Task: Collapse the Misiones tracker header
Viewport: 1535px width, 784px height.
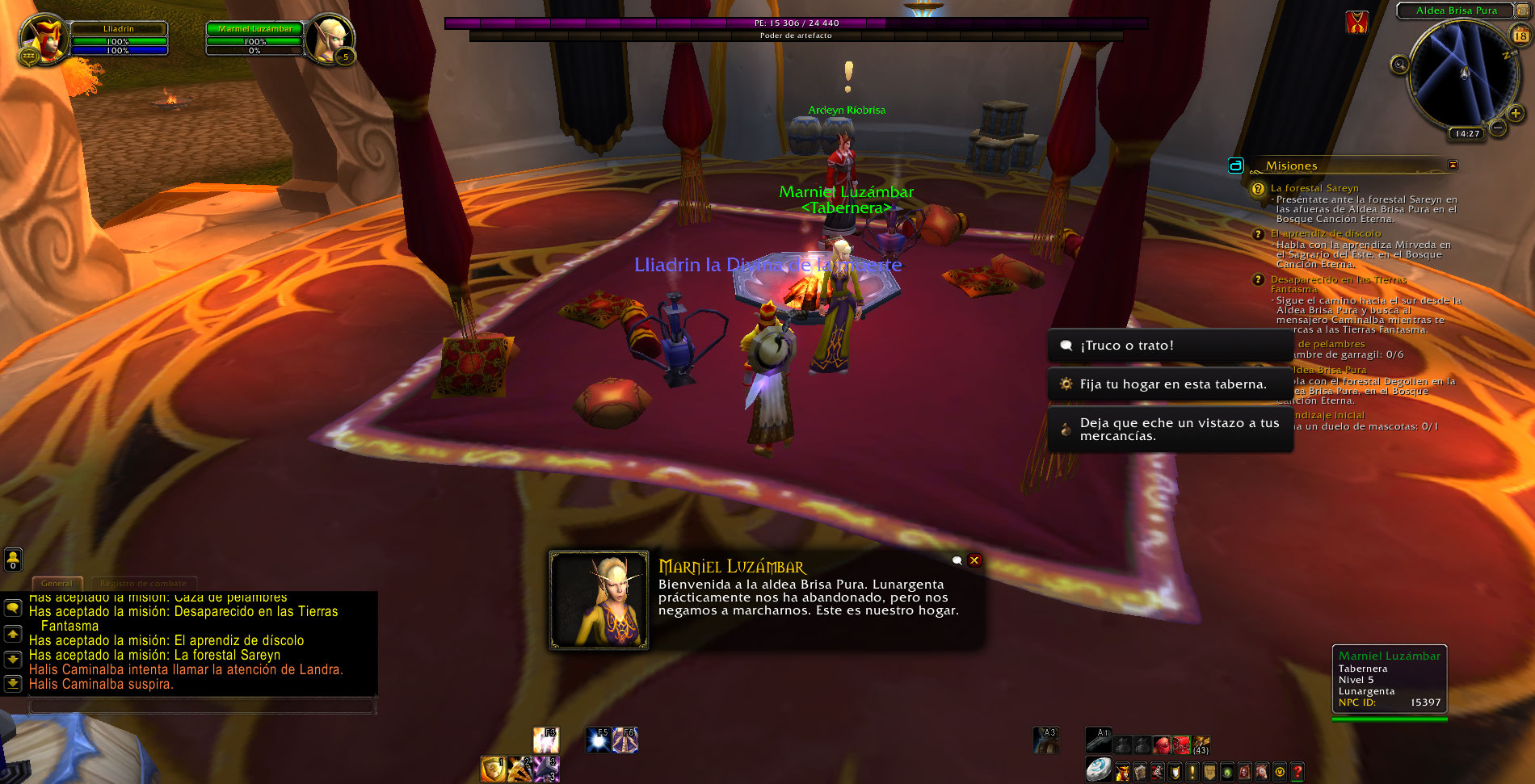Action: coord(1453,165)
